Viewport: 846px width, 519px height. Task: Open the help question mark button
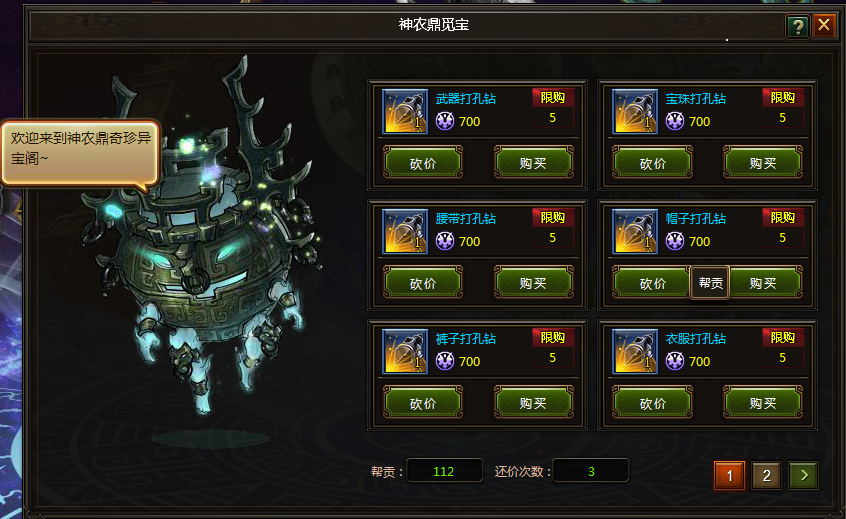(x=797, y=26)
